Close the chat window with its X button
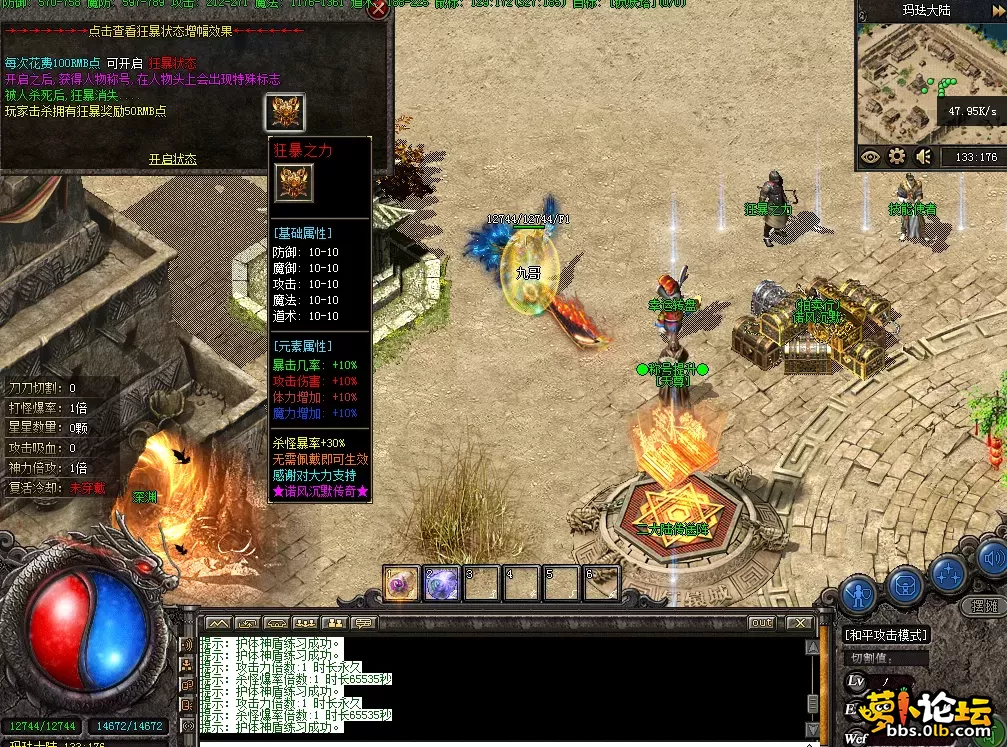 799,623
